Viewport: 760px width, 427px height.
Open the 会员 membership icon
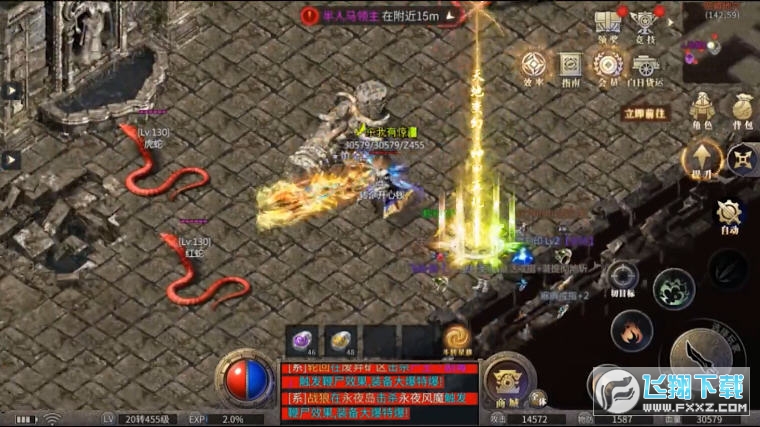click(x=606, y=67)
